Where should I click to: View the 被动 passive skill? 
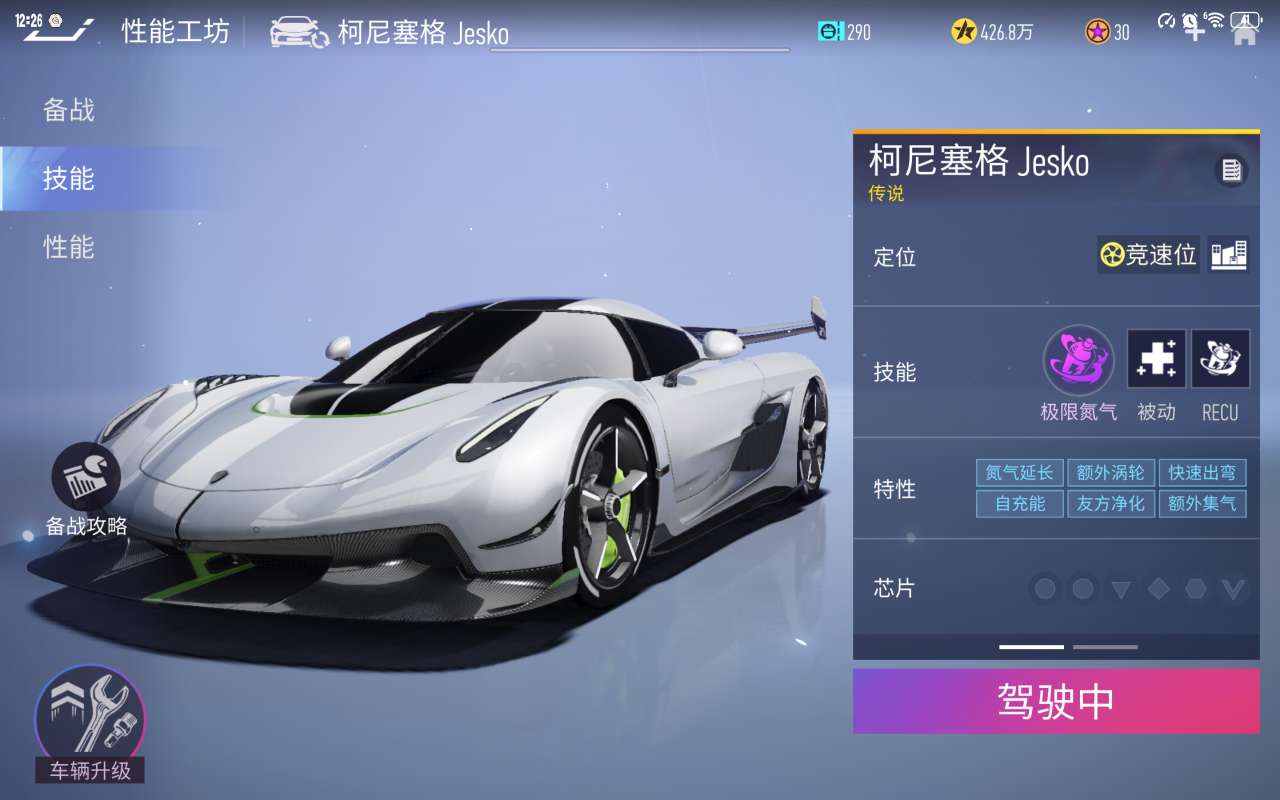[1157, 359]
